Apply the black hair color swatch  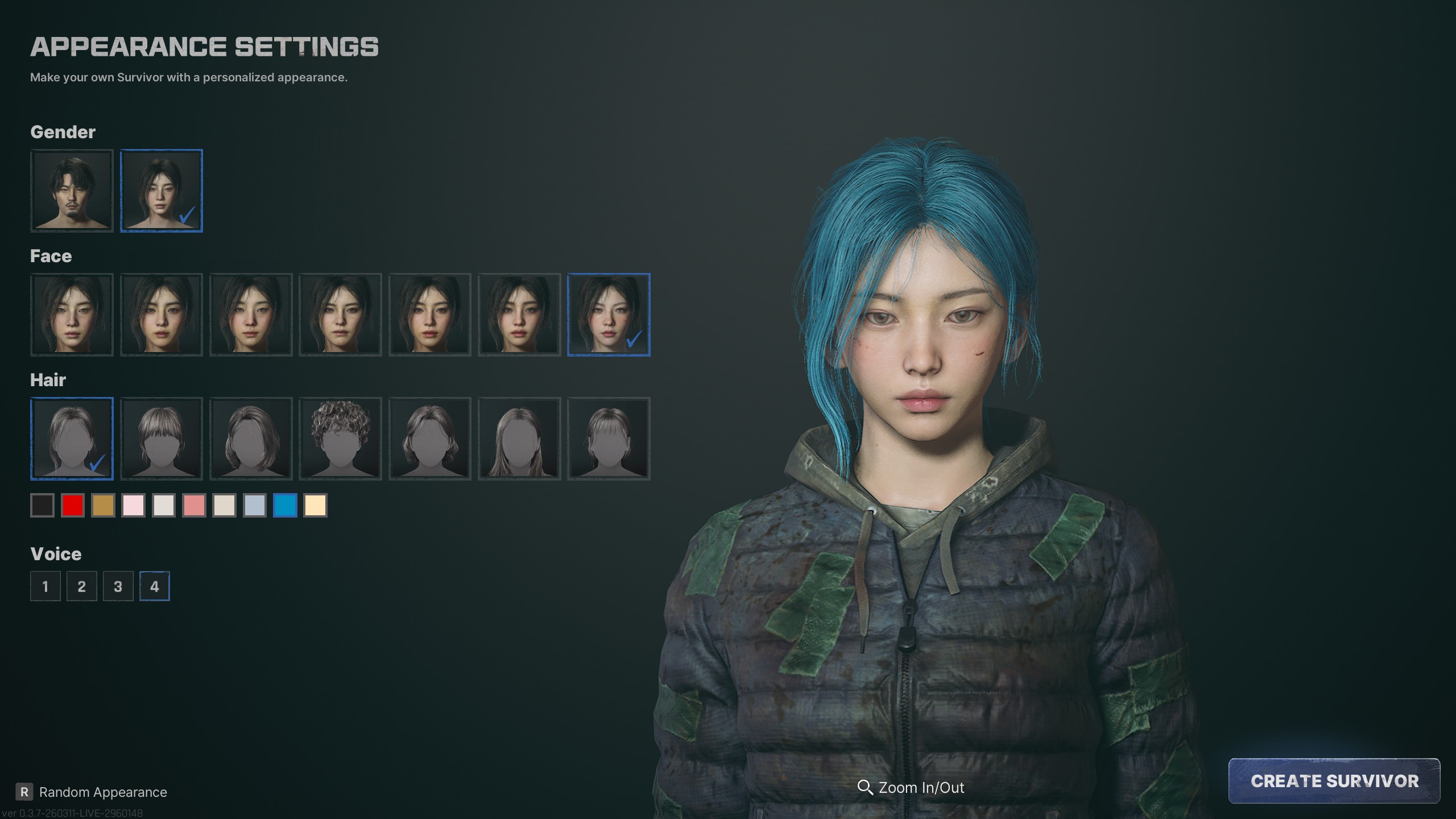click(43, 505)
